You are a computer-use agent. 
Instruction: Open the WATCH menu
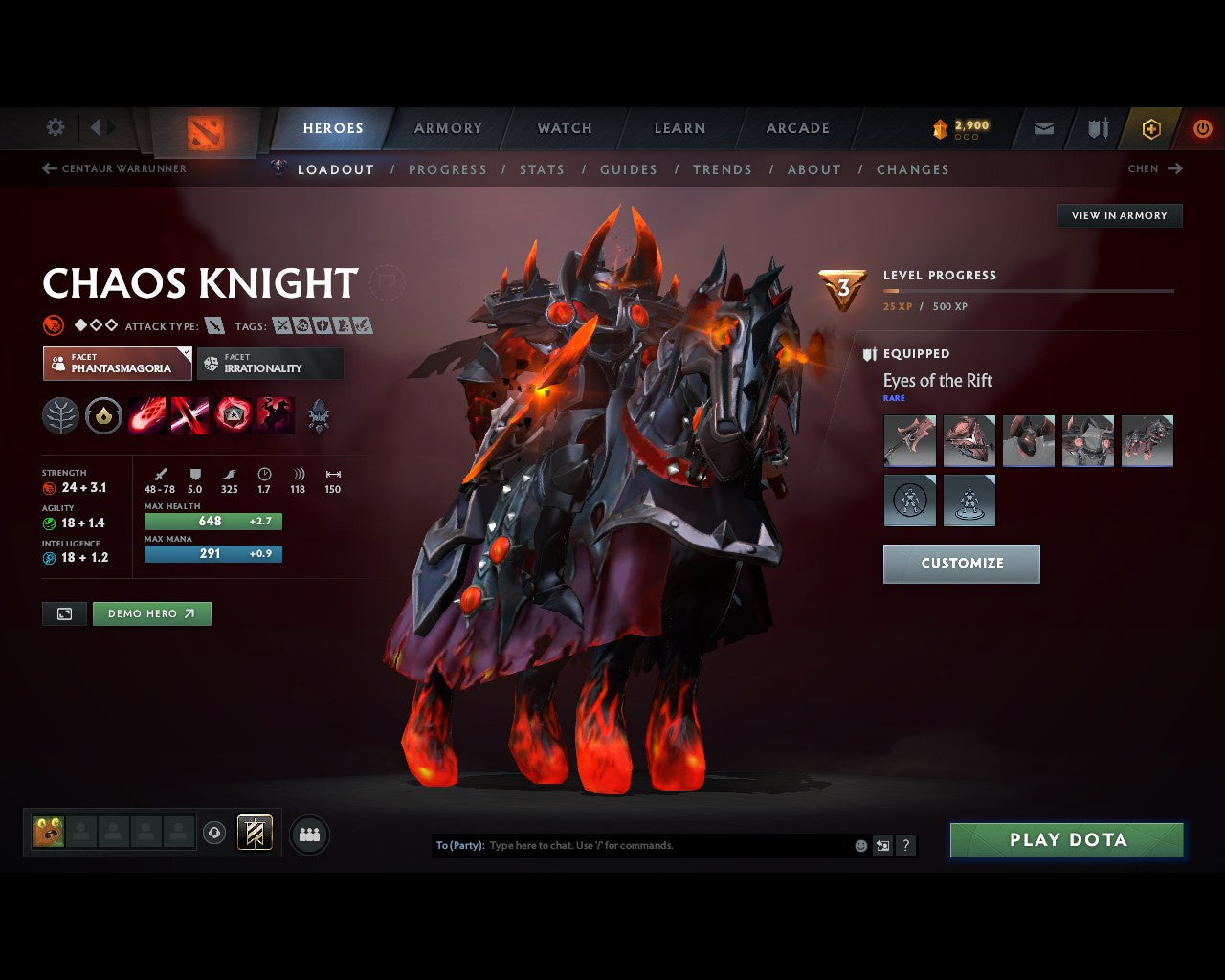point(564,127)
